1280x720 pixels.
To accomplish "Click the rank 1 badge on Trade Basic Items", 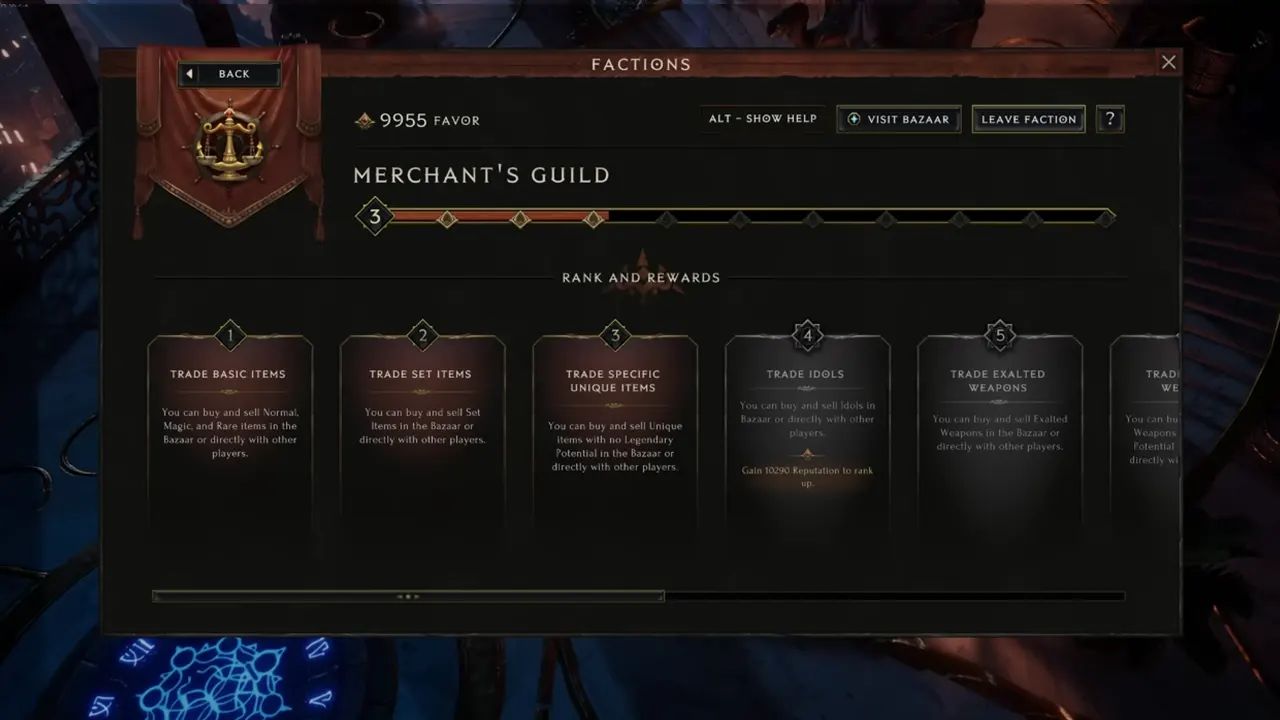I will [229, 335].
